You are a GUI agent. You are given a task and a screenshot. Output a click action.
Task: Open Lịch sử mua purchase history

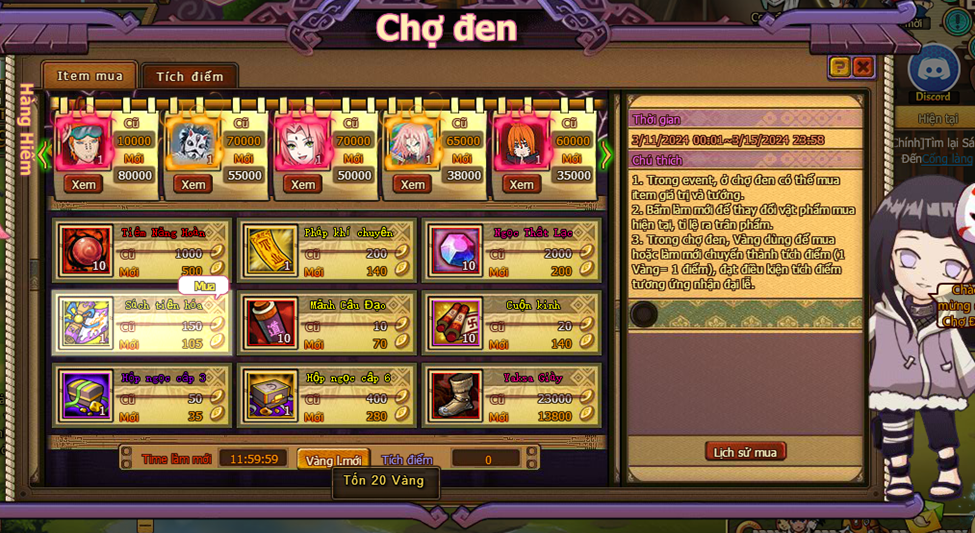tap(745, 452)
